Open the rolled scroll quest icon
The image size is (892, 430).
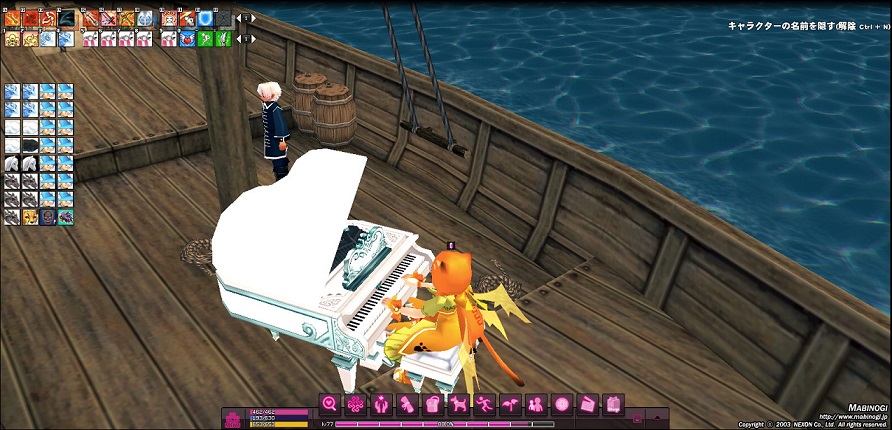click(406, 404)
